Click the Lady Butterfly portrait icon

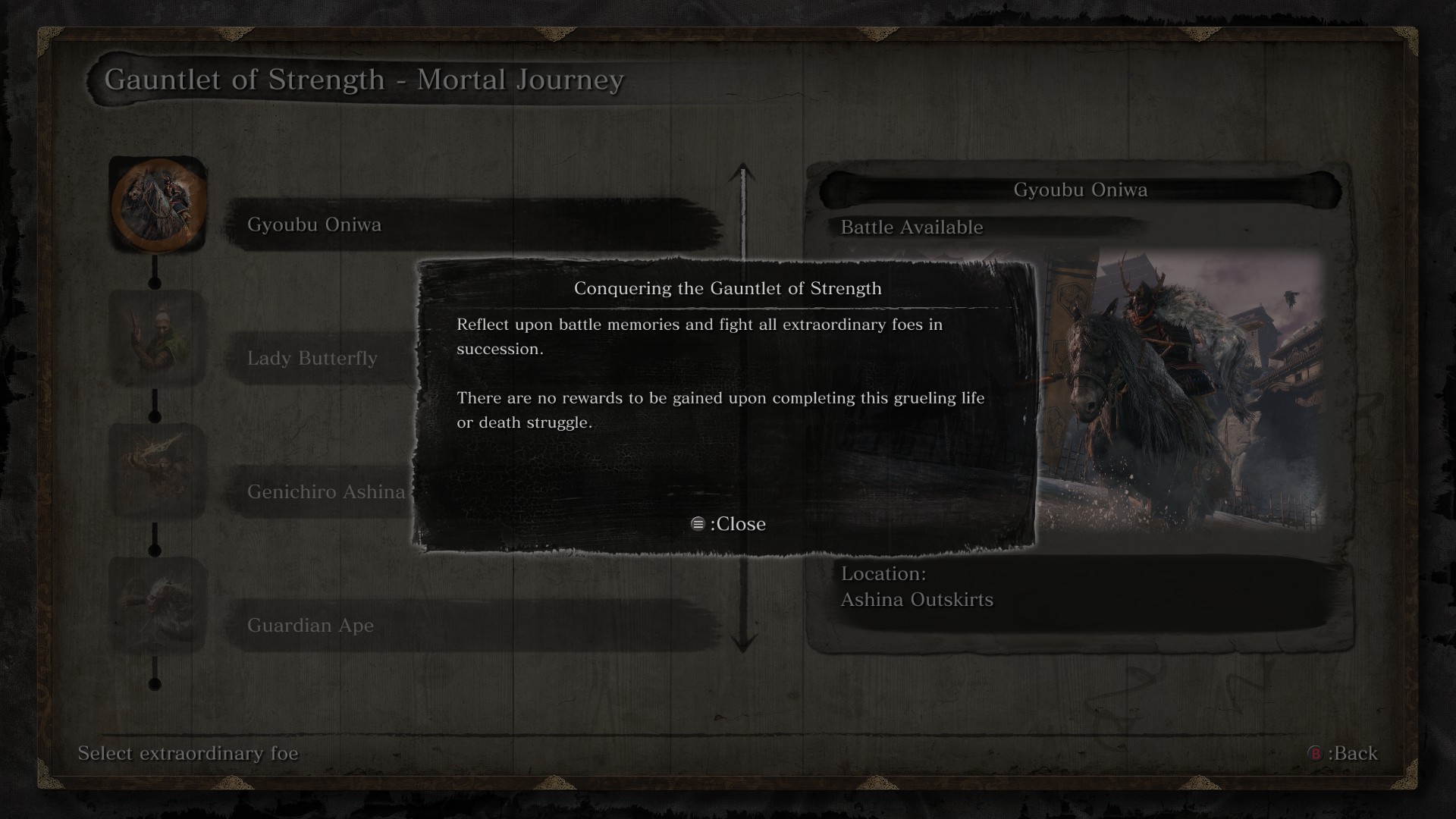[x=158, y=338]
